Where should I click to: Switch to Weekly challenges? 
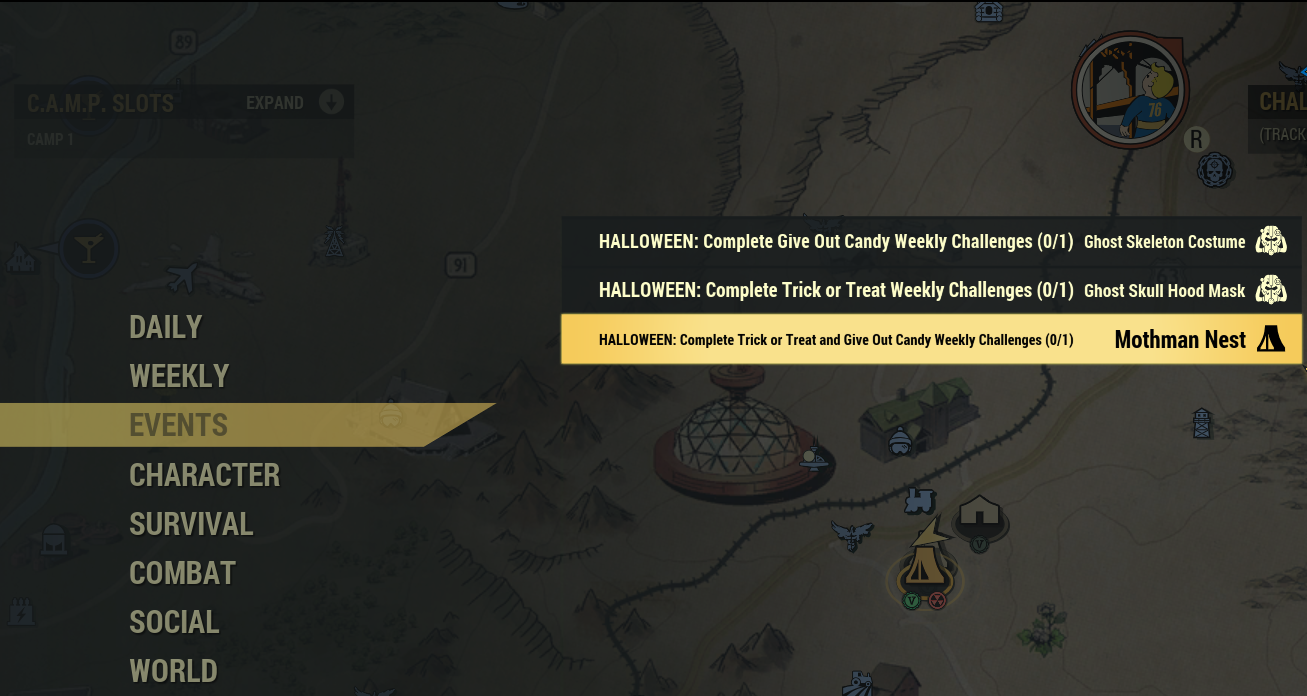point(179,376)
